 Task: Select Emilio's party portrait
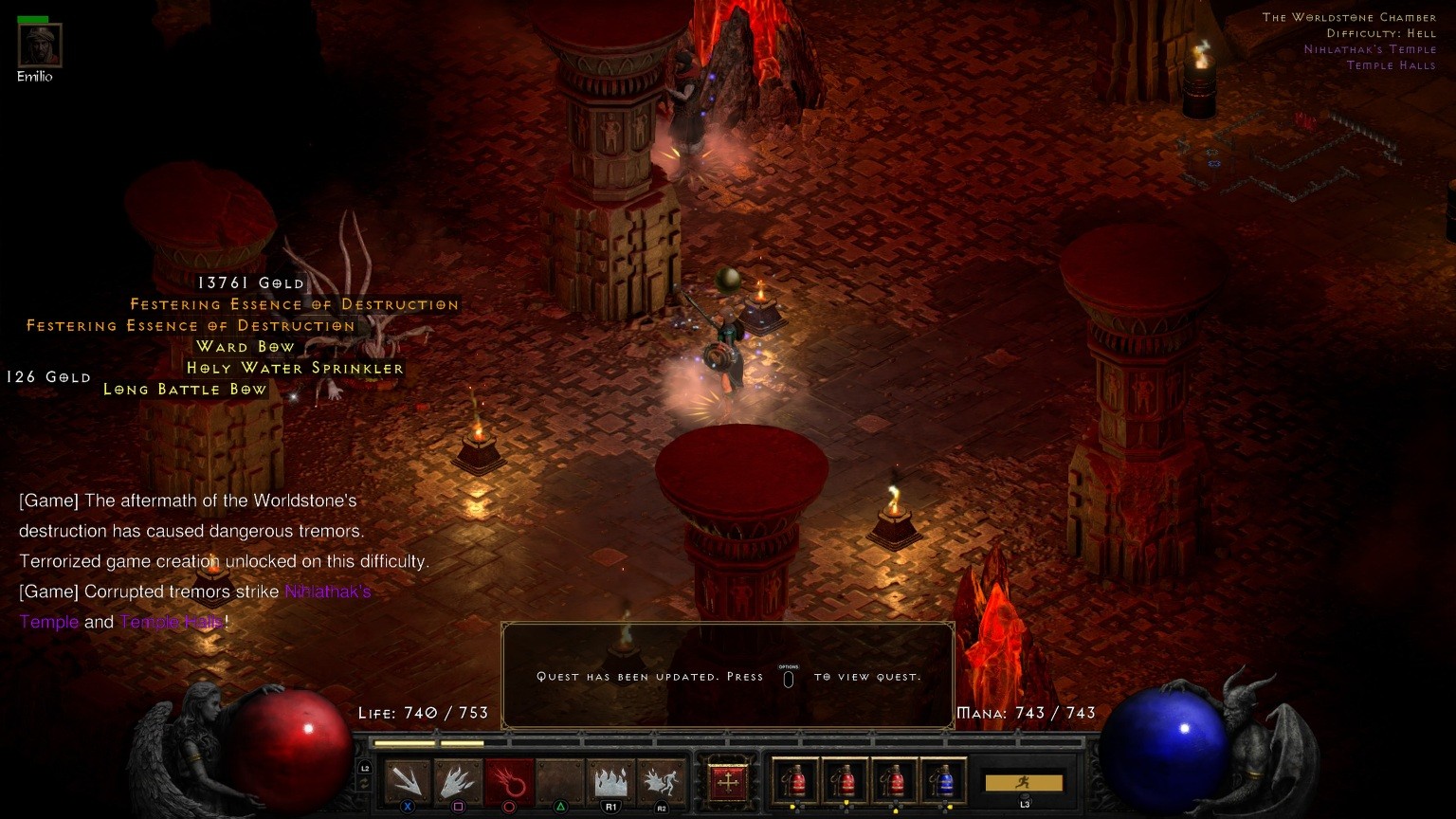tap(40, 45)
